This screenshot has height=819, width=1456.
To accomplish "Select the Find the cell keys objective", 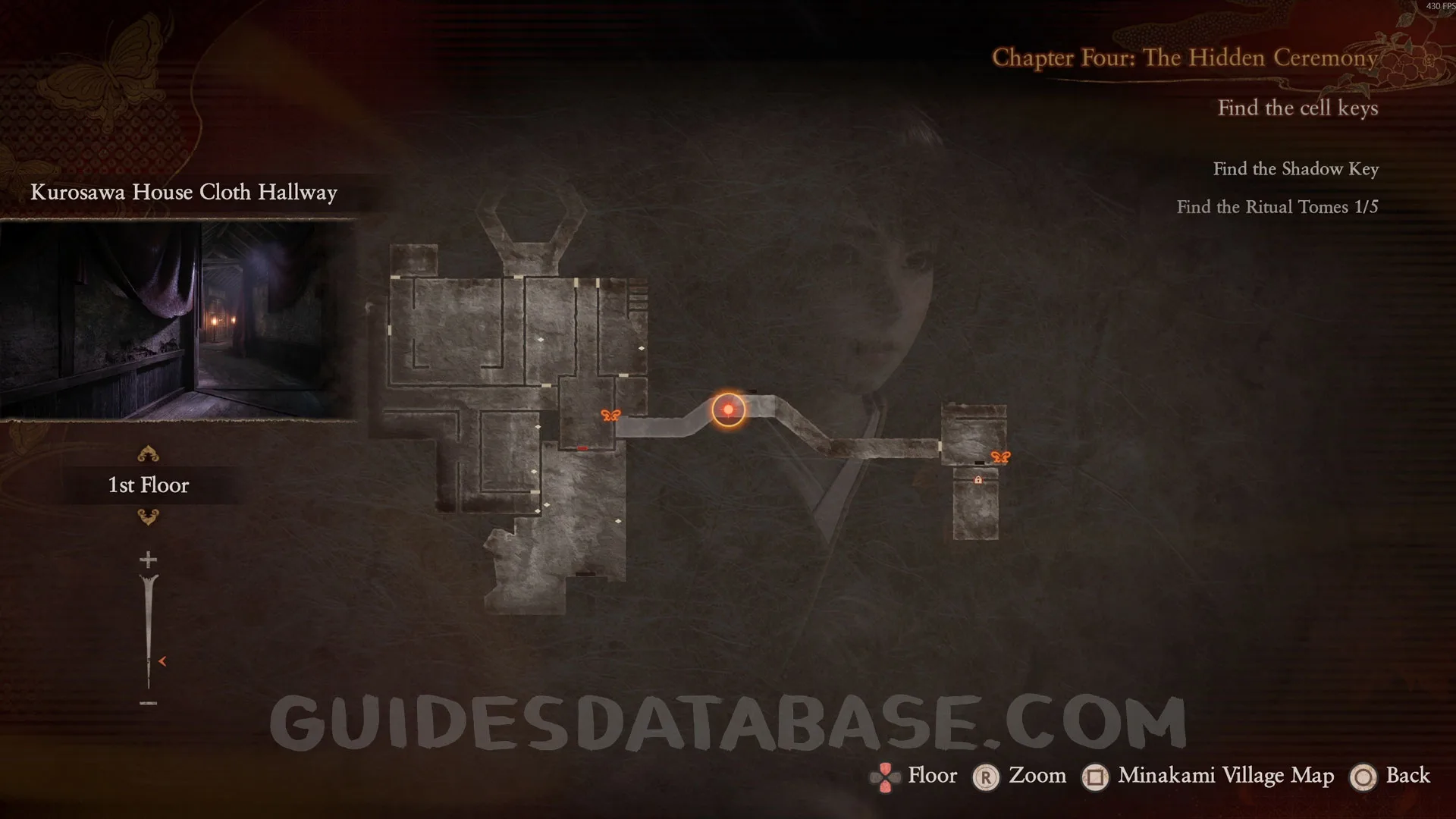I will 1298,108.
